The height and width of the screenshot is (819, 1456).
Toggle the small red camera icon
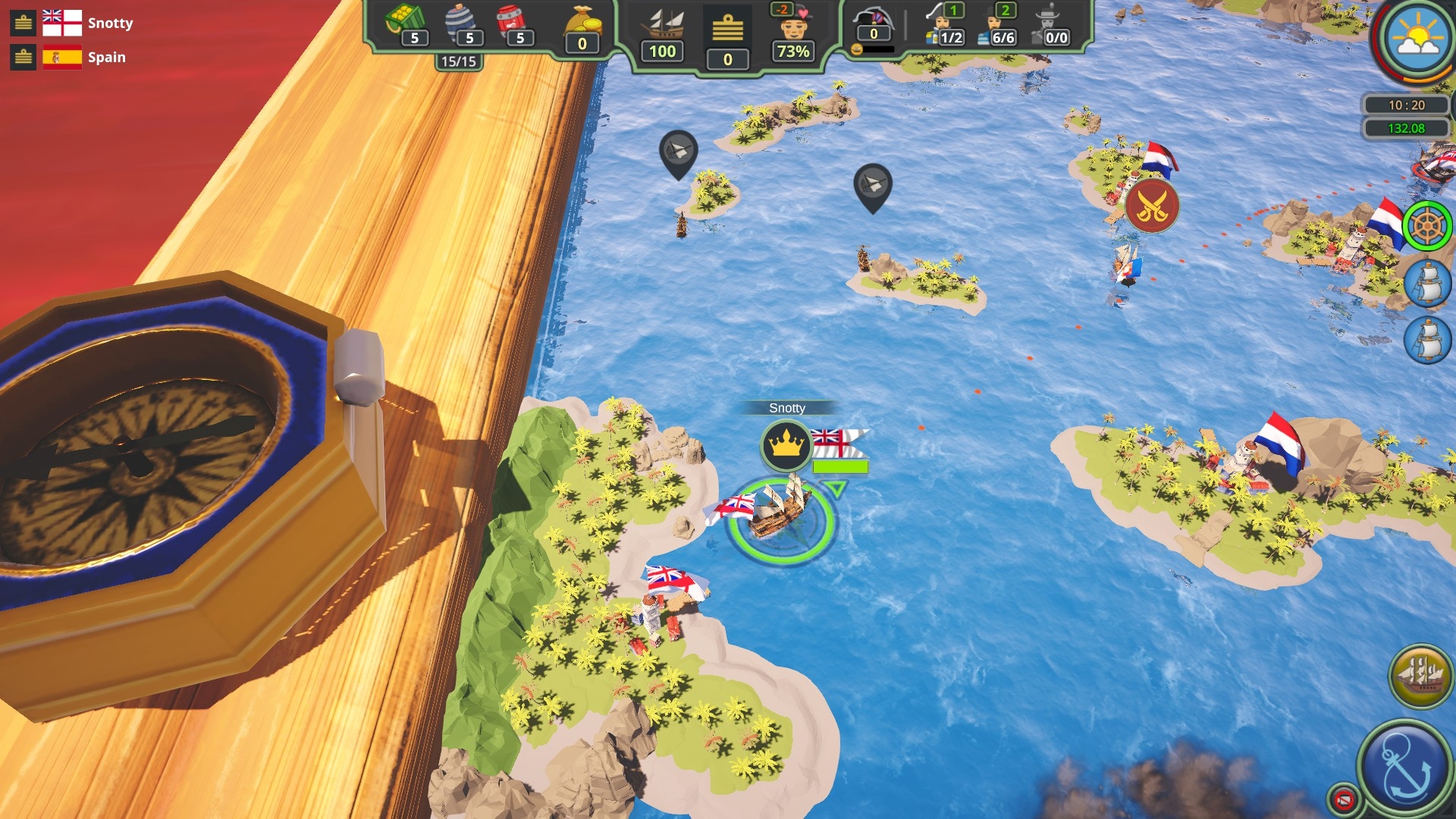click(1343, 799)
